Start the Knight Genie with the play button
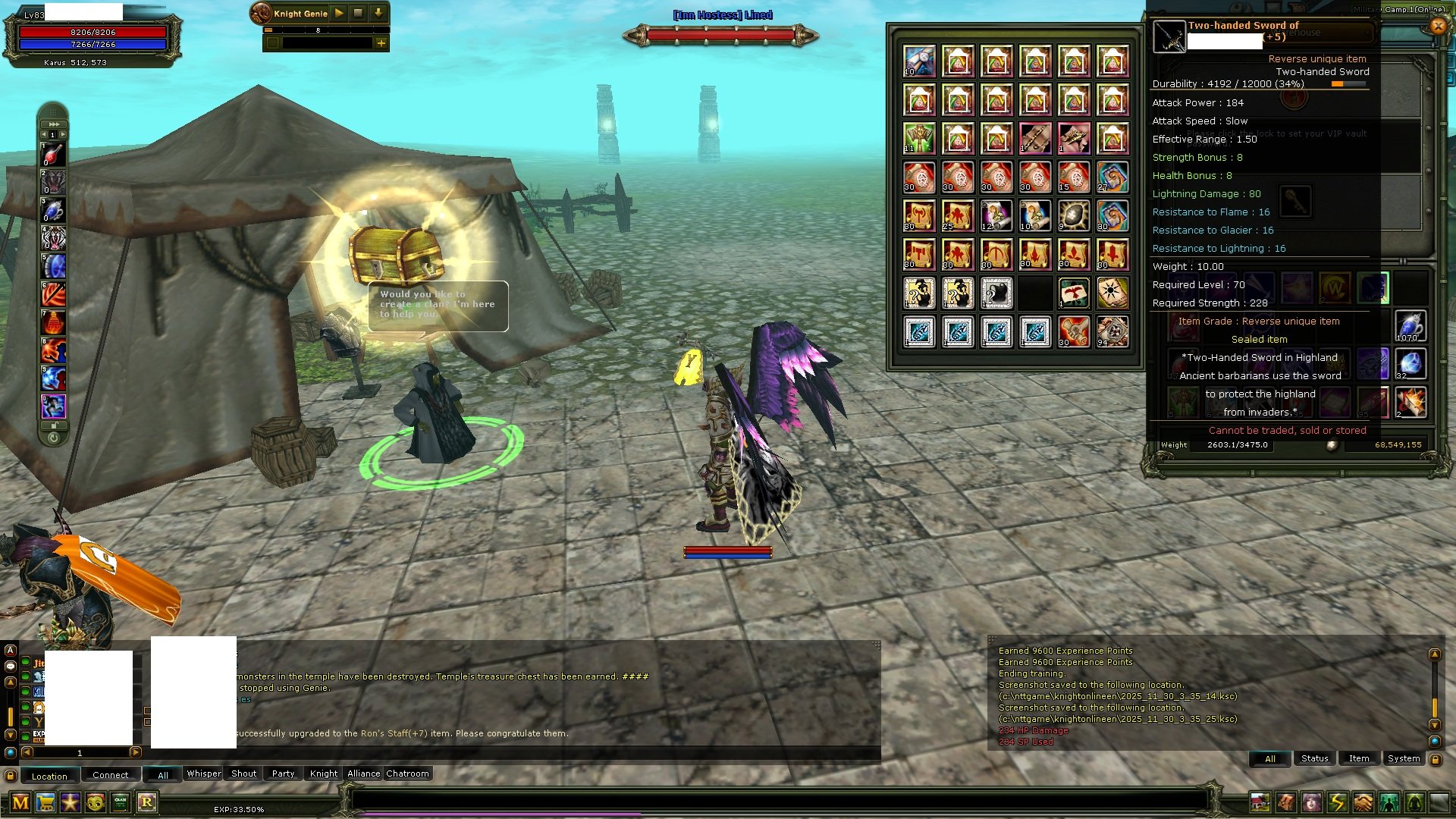1456x819 pixels. pos(339,13)
